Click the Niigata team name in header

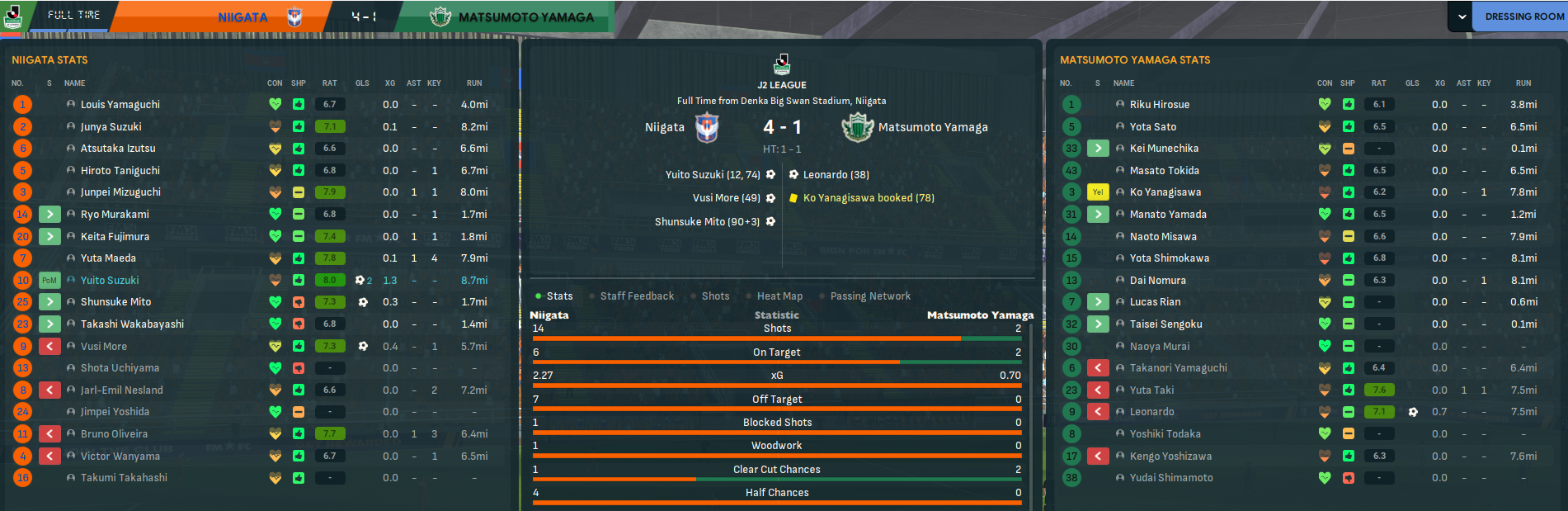coord(242,17)
